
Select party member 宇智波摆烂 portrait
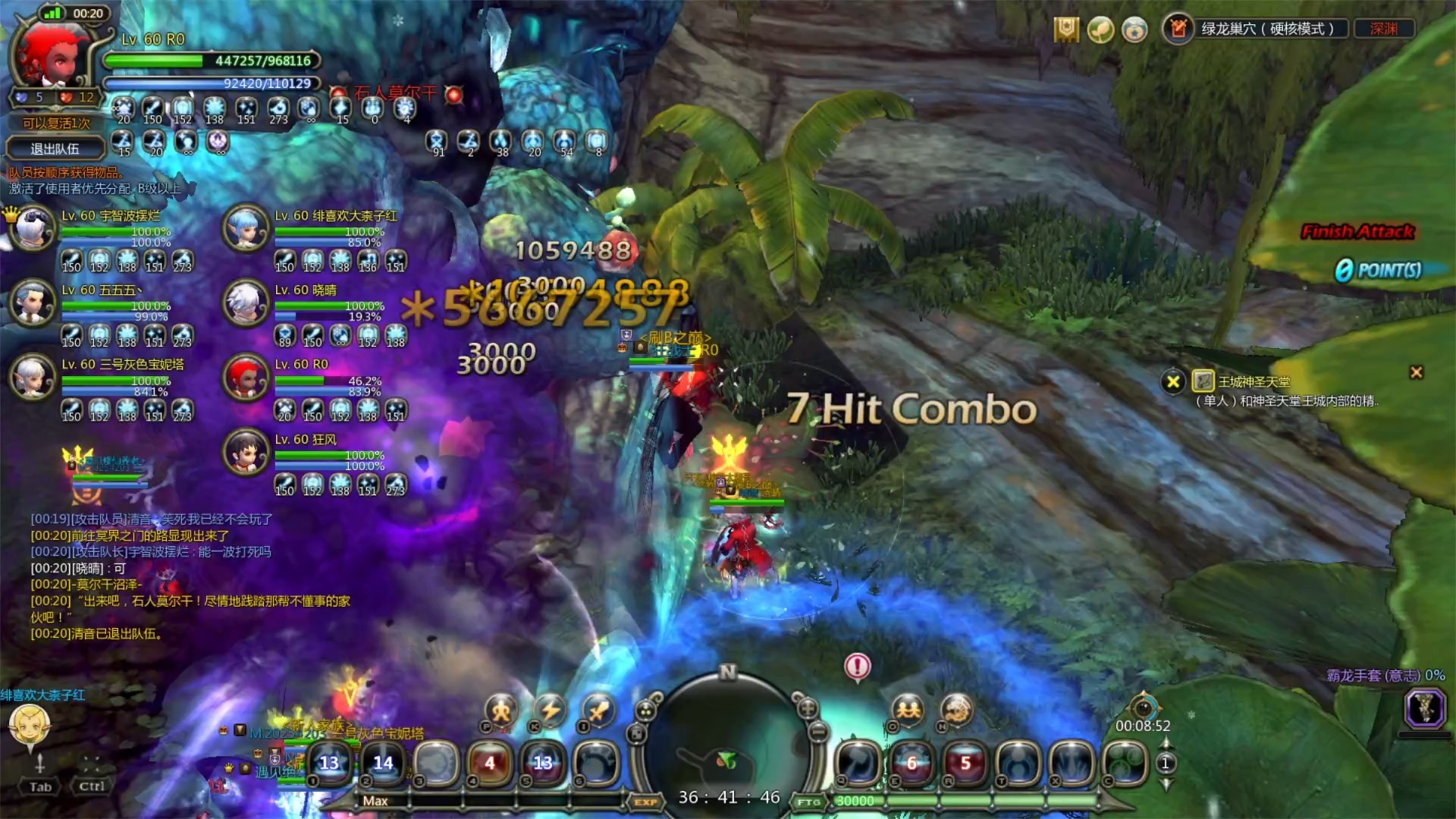pos(32,227)
